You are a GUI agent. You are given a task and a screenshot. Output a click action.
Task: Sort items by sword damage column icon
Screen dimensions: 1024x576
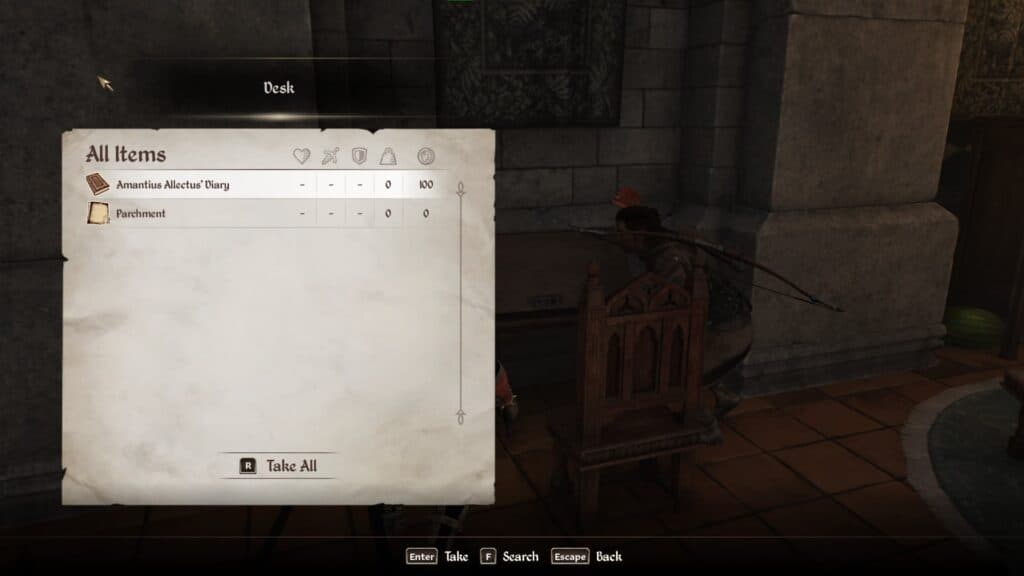[x=330, y=156]
